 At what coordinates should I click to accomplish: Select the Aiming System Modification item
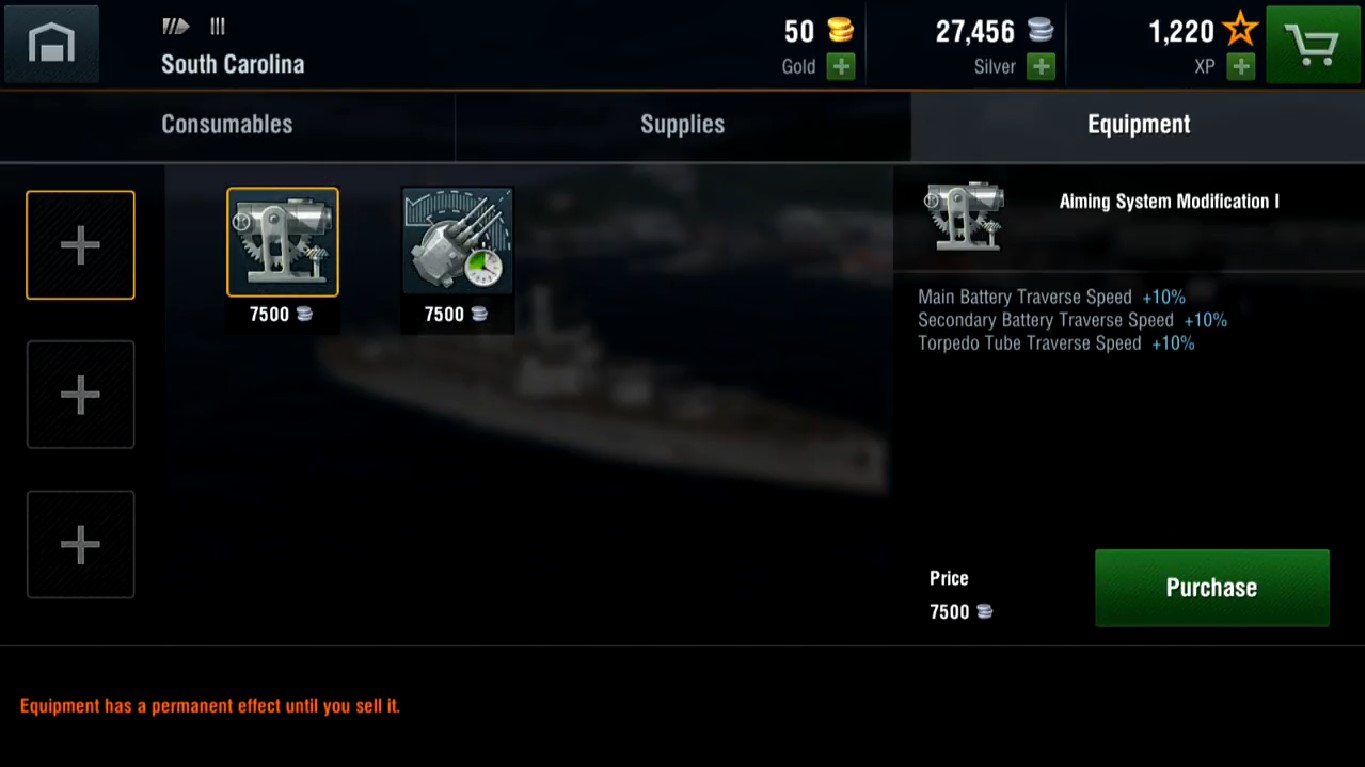tap(282, 243)
